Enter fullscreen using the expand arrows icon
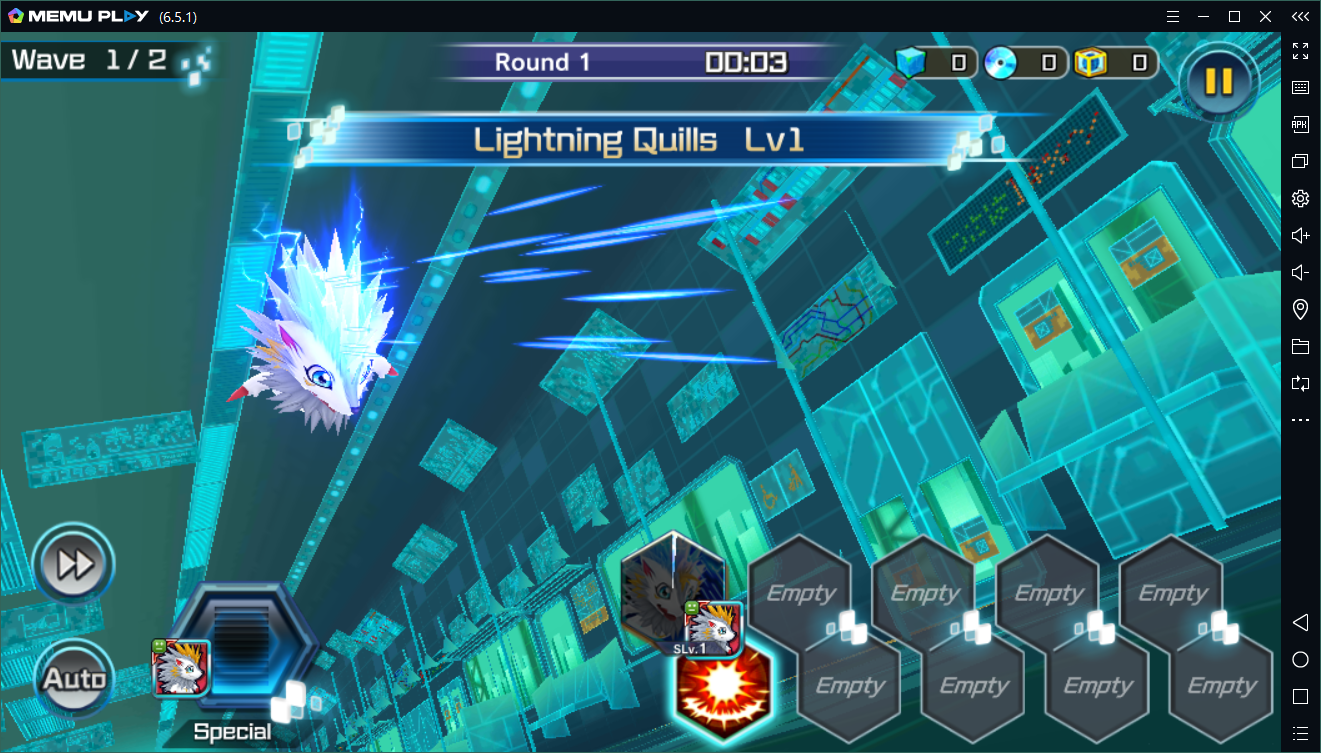Image resolution: width=1321 pixels, height=753 pixels. tap(1300, 51)
